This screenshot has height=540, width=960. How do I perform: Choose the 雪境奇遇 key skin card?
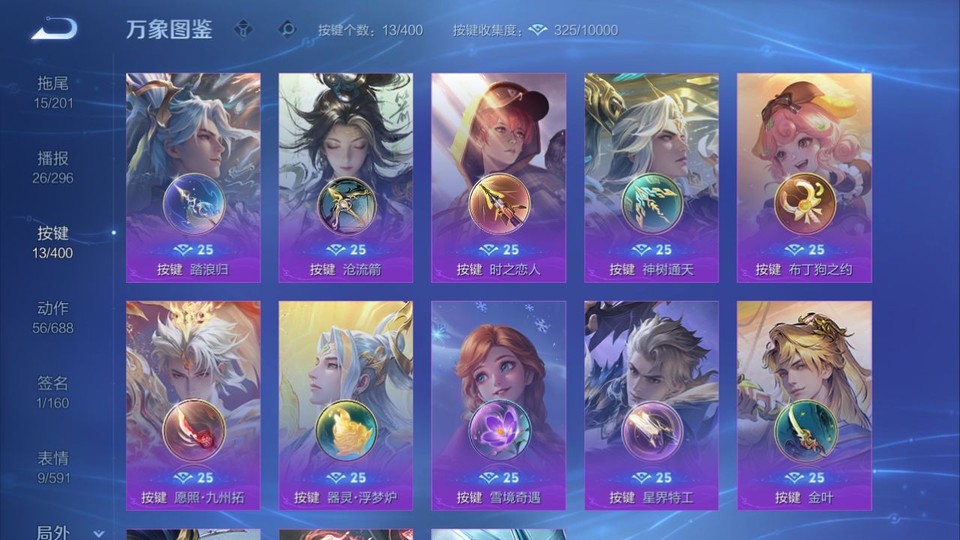coord(498,405)
